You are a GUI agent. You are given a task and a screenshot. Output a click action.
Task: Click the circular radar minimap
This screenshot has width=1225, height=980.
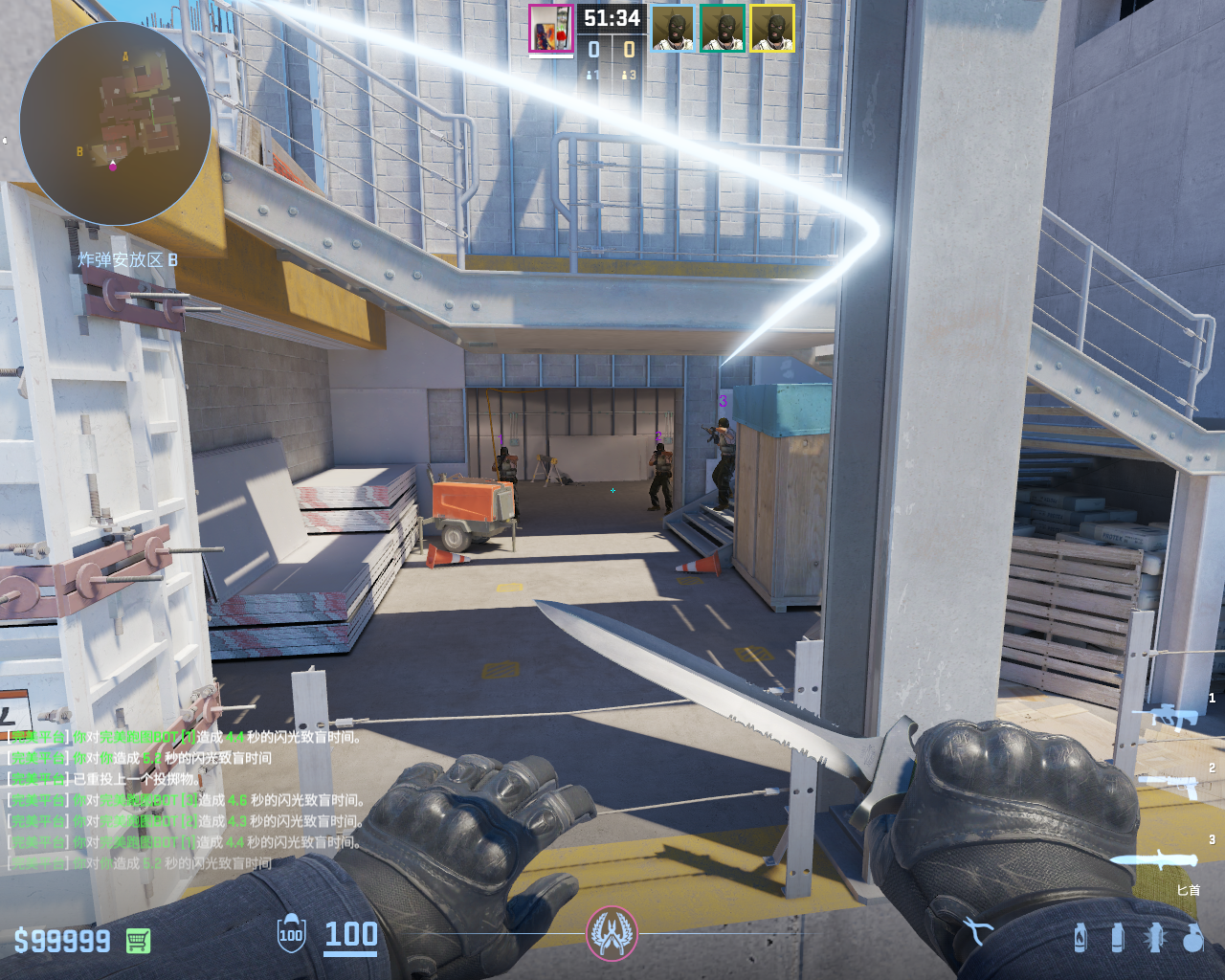[x=115, y=122]
